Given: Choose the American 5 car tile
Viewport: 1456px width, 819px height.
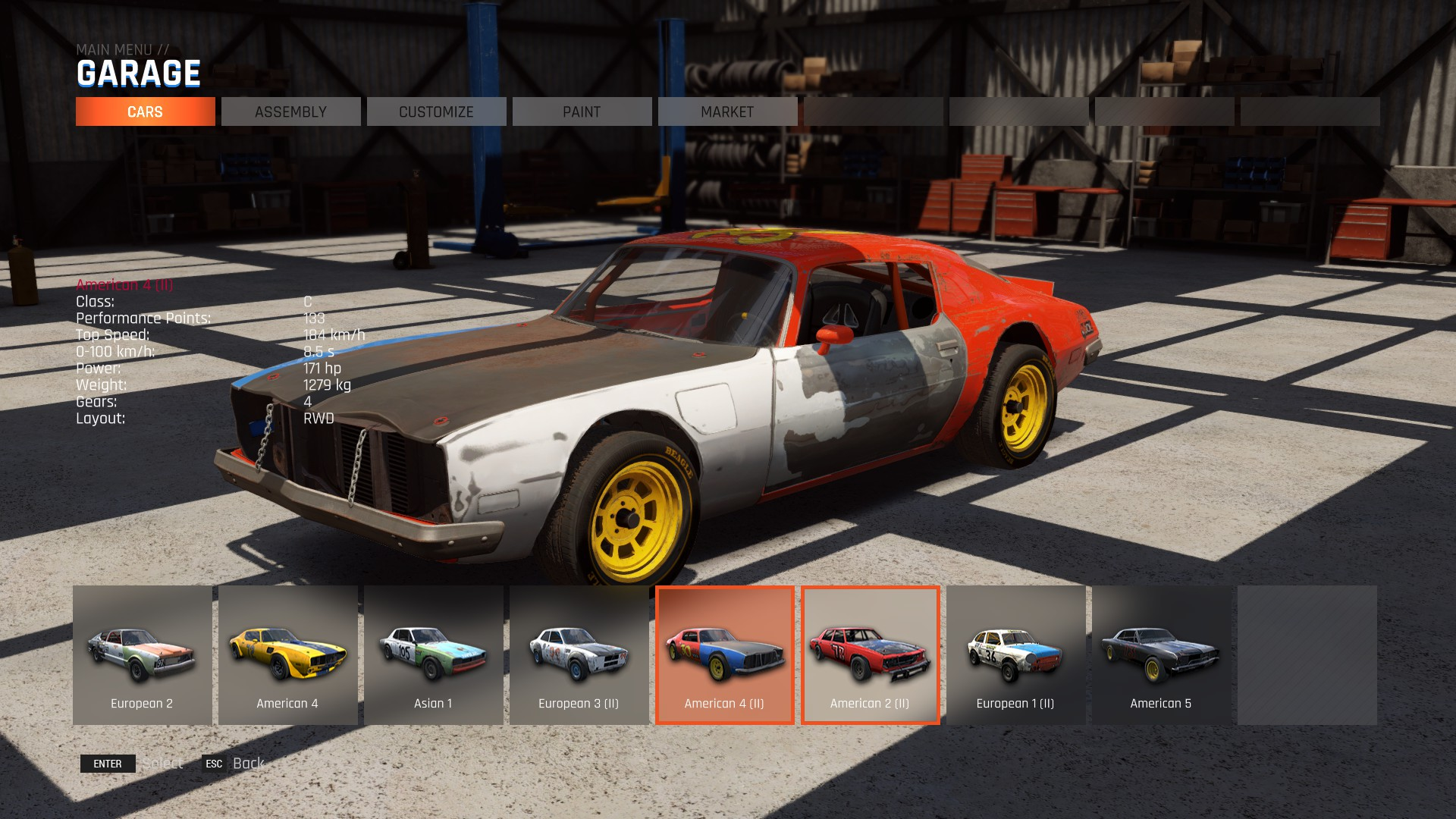Looking at the screenshot, I should 1161,654.
